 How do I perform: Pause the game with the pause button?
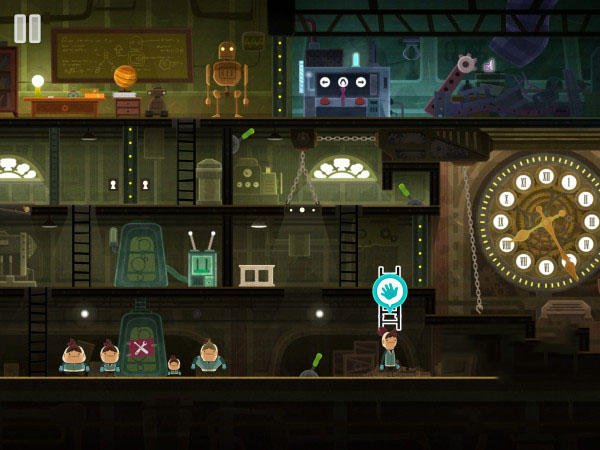[28, 28]
